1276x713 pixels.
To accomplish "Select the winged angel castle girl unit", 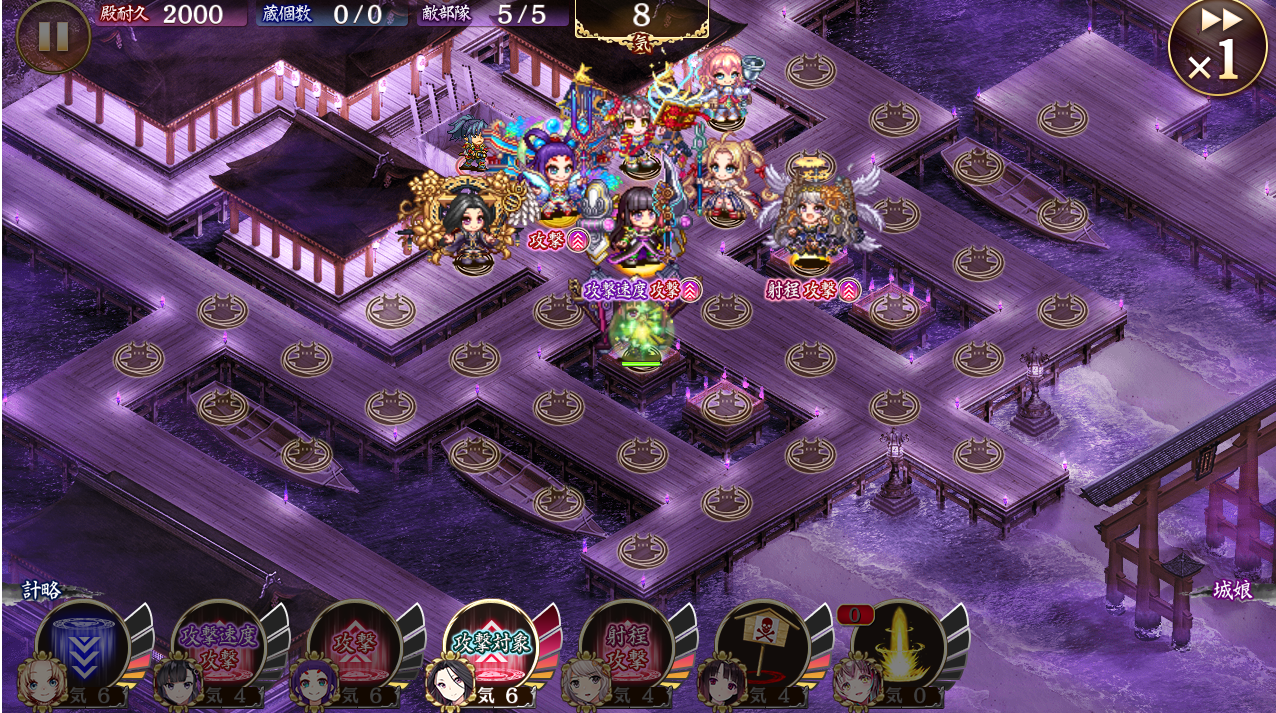I will pos(812,220).
